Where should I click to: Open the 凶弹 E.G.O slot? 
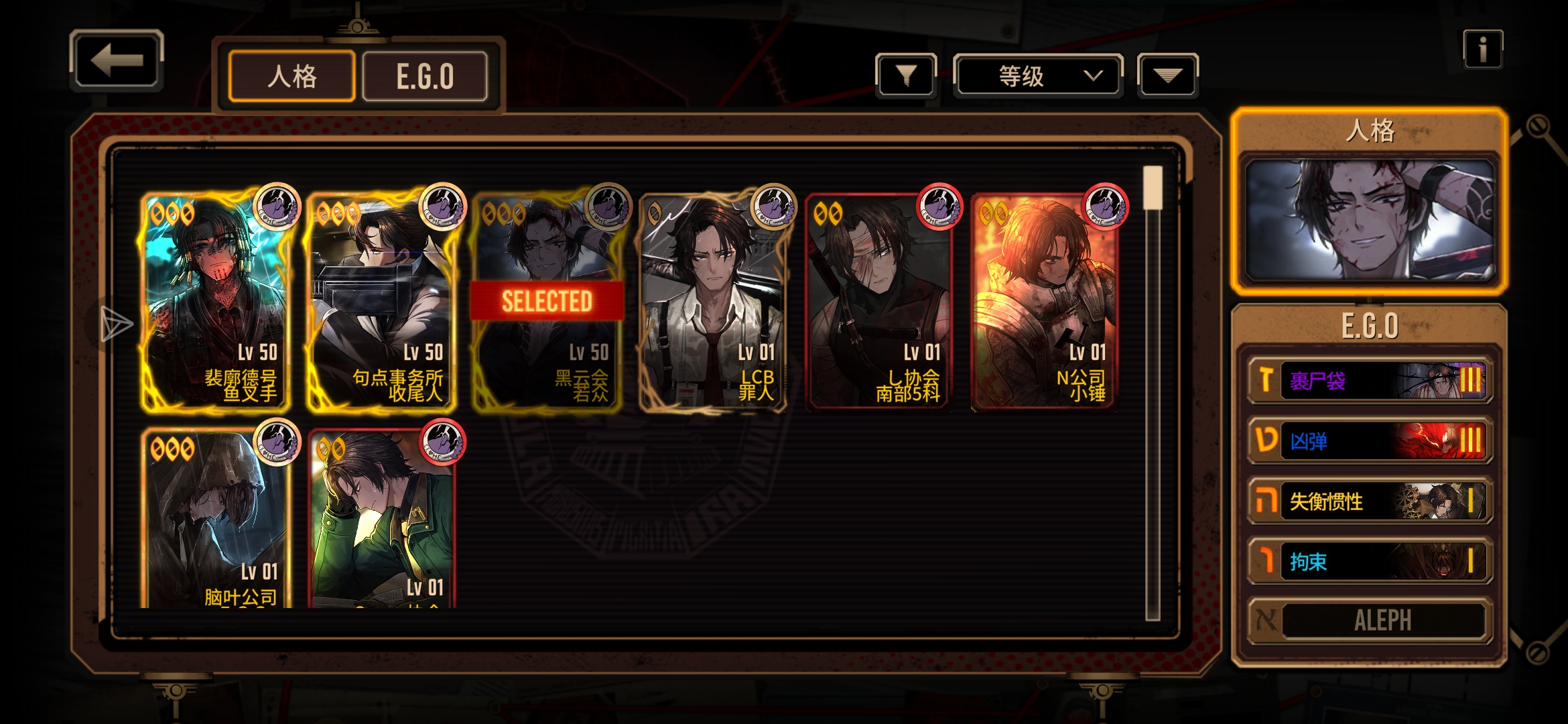point(1369,440)
